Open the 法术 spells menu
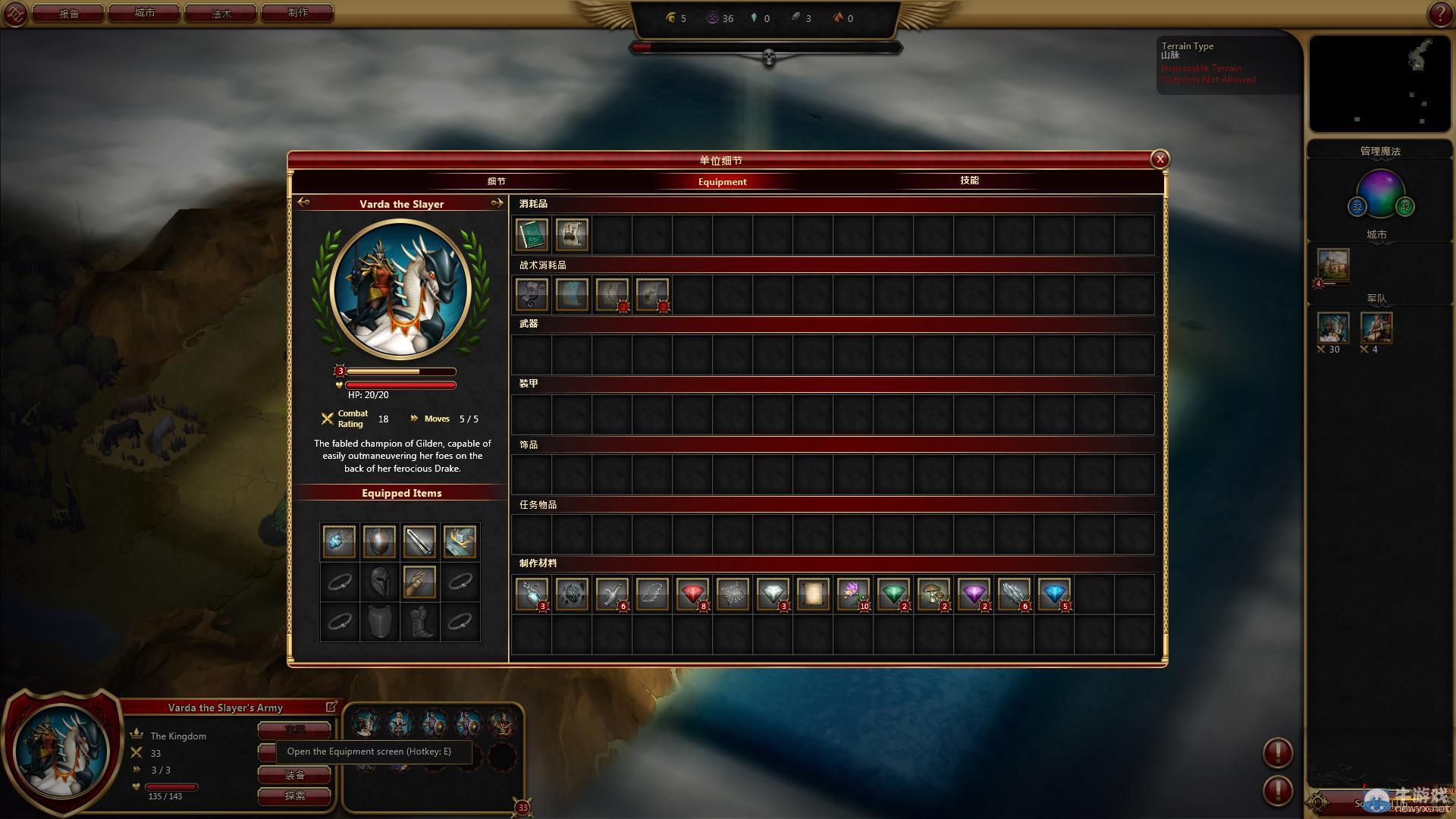Image resolution: width=1456 pixels, height=819 pixels. [x=221, y=14]
